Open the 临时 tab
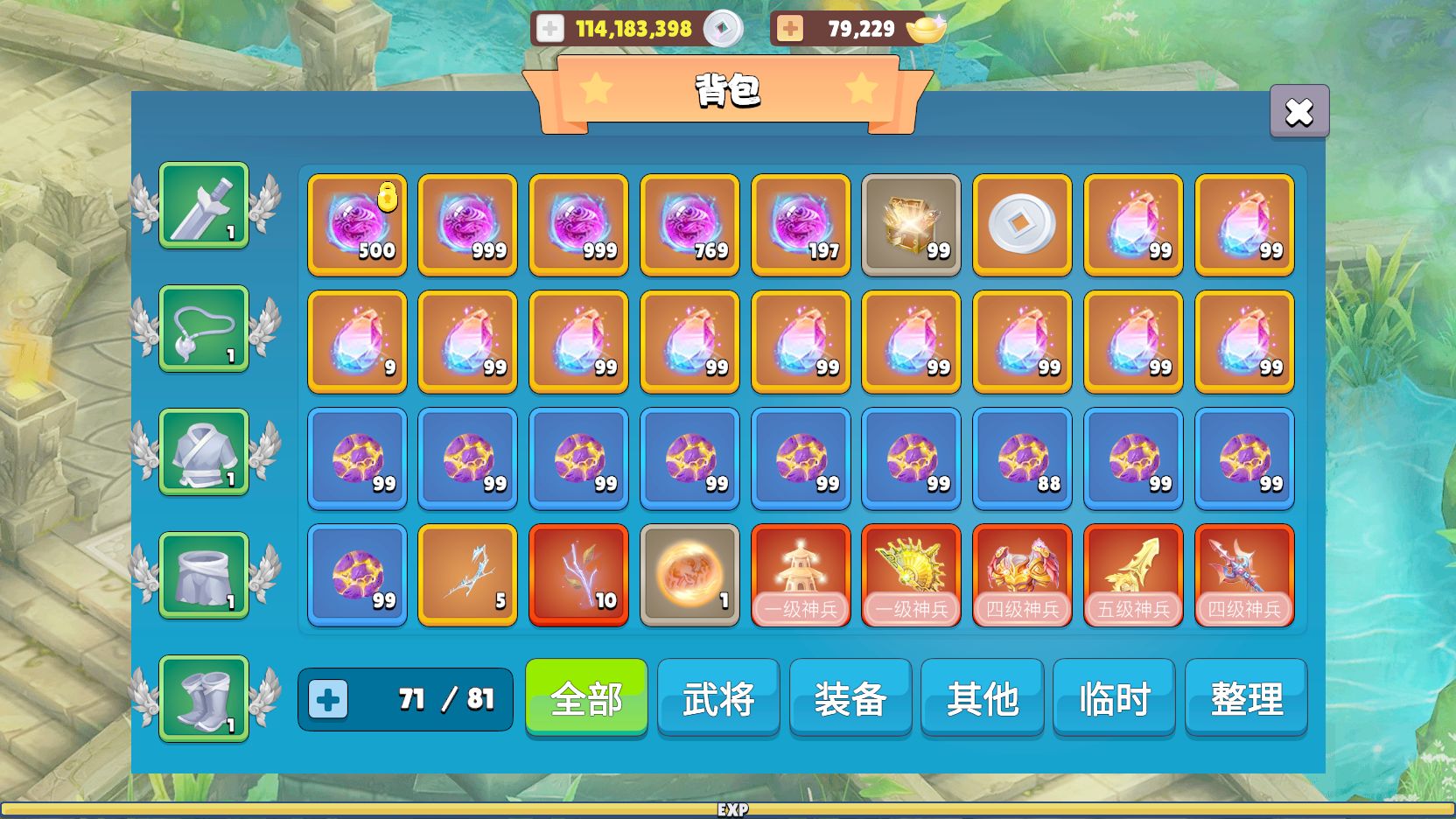 1114,697
